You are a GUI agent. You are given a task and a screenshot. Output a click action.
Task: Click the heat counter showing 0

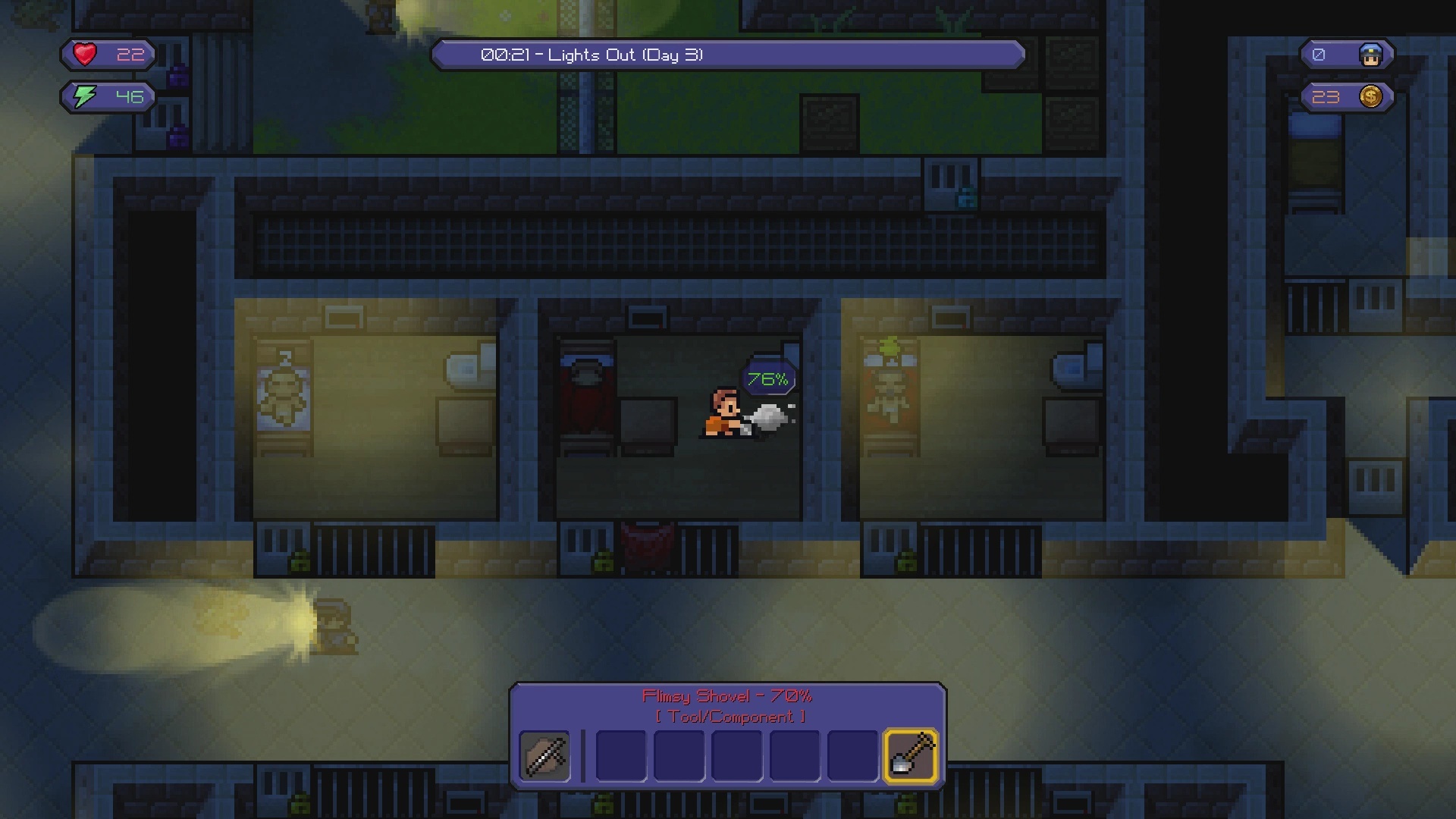[x=1318, y=54]
